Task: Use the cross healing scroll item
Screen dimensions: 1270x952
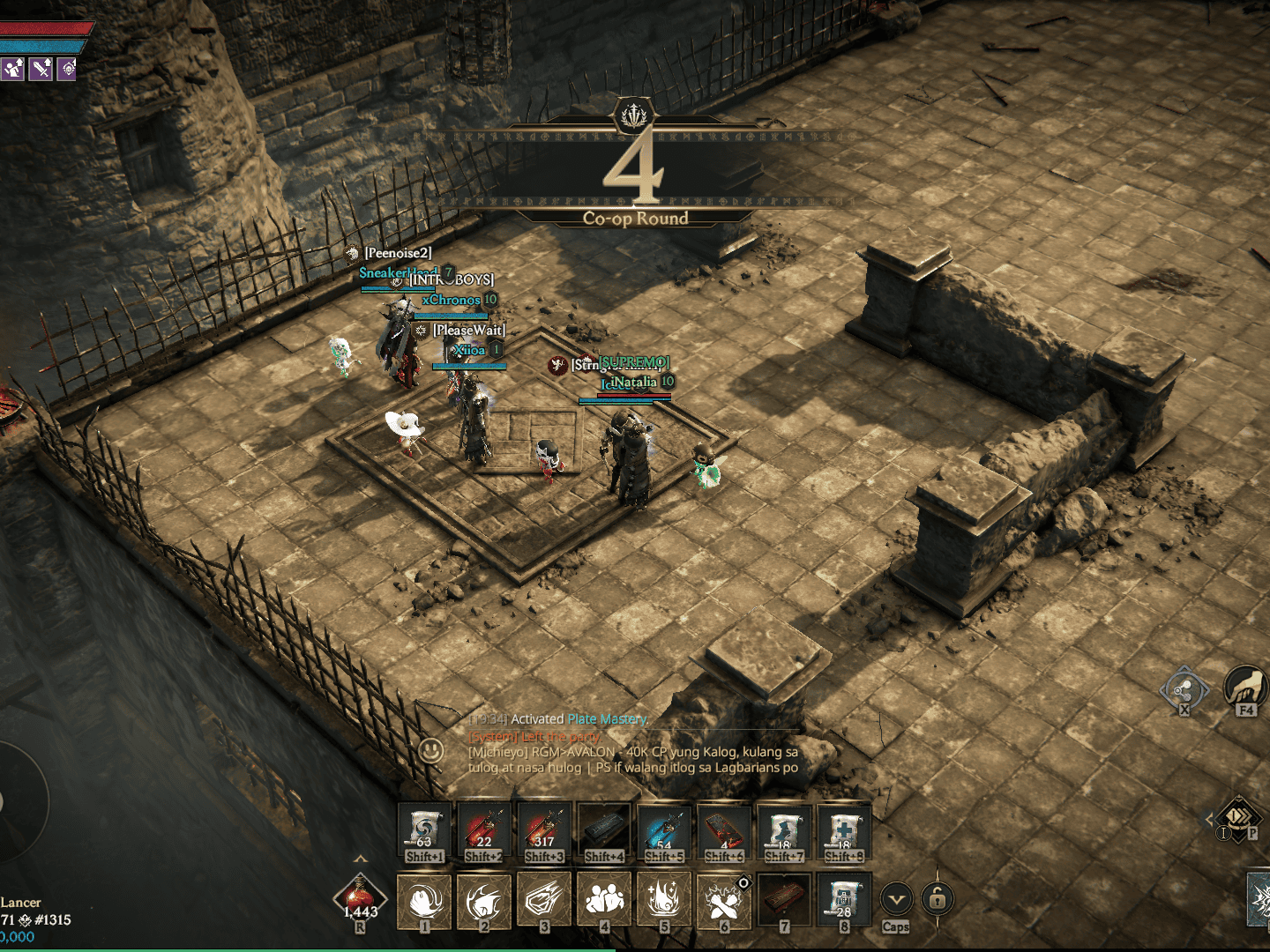Action: (844, 830)
